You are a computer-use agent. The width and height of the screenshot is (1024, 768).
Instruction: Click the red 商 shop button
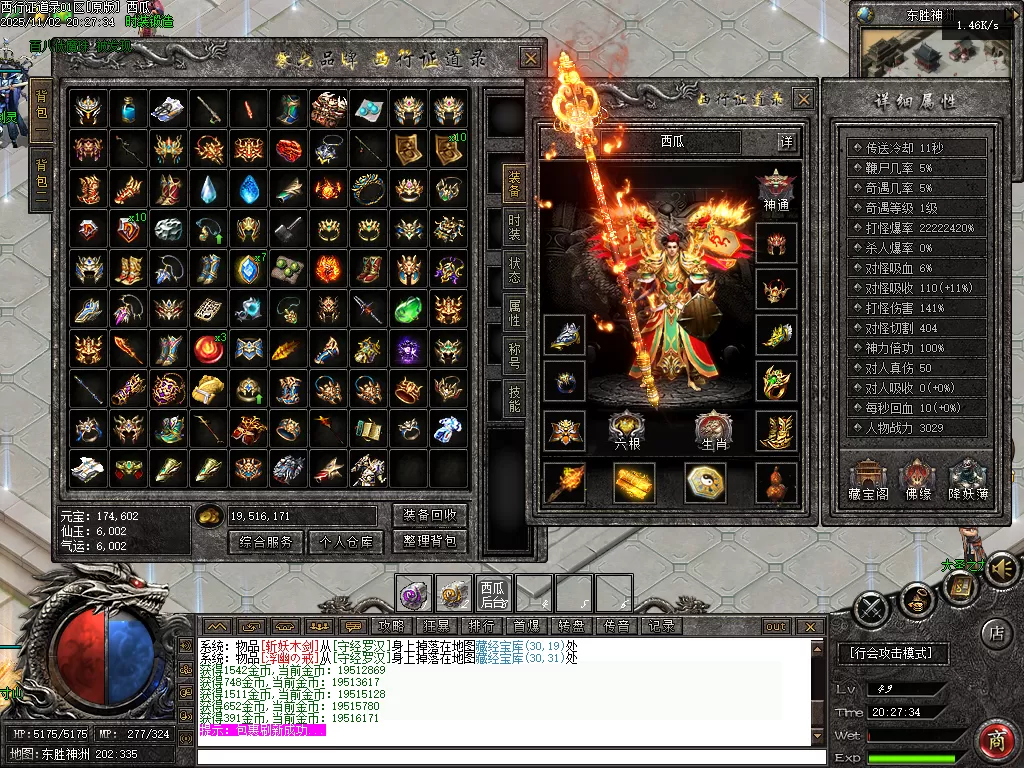pyautogui.click(x=995, y=741)
